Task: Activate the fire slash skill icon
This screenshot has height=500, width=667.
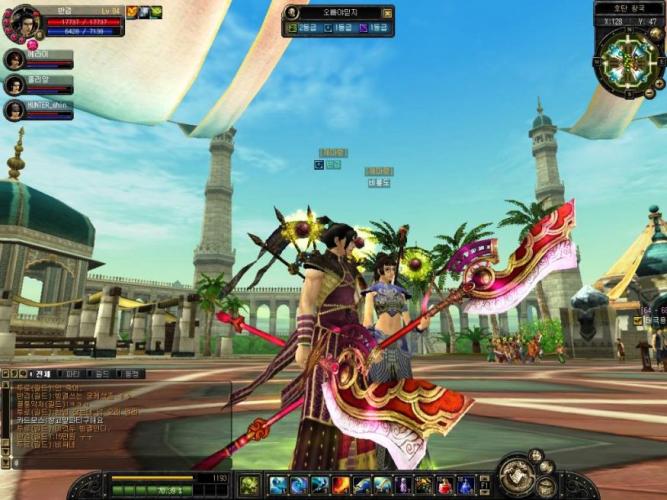Action: (x=341, y=486)
